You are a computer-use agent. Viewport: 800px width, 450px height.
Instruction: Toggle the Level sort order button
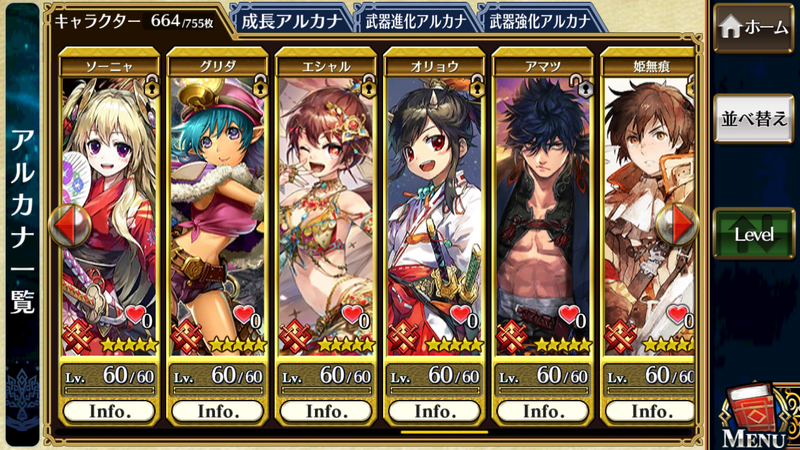[753, 233]
